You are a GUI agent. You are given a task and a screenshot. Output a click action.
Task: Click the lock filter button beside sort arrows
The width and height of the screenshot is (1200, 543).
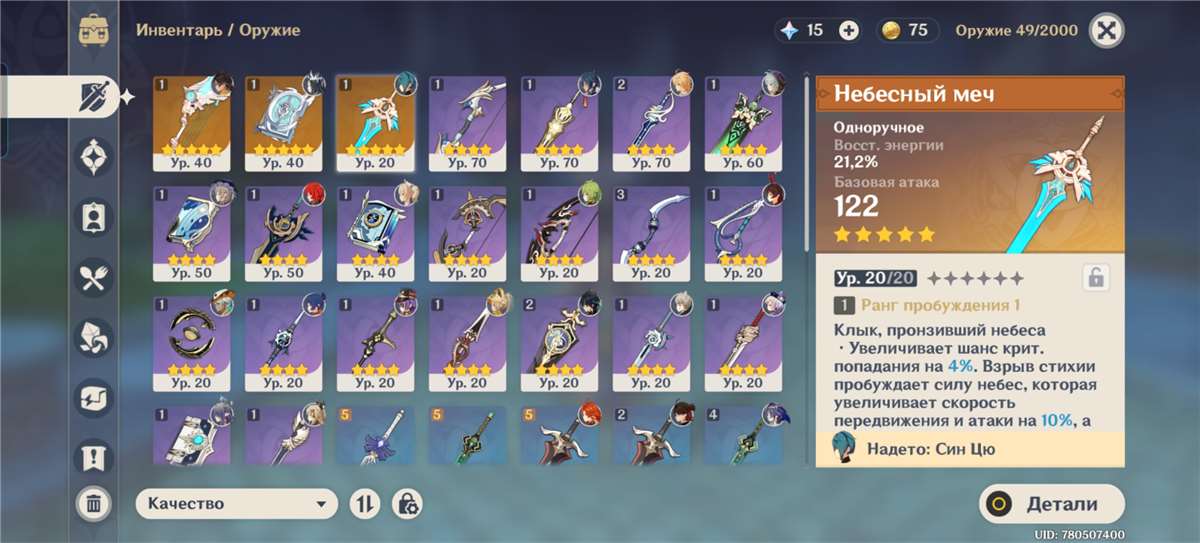(406, 504)
